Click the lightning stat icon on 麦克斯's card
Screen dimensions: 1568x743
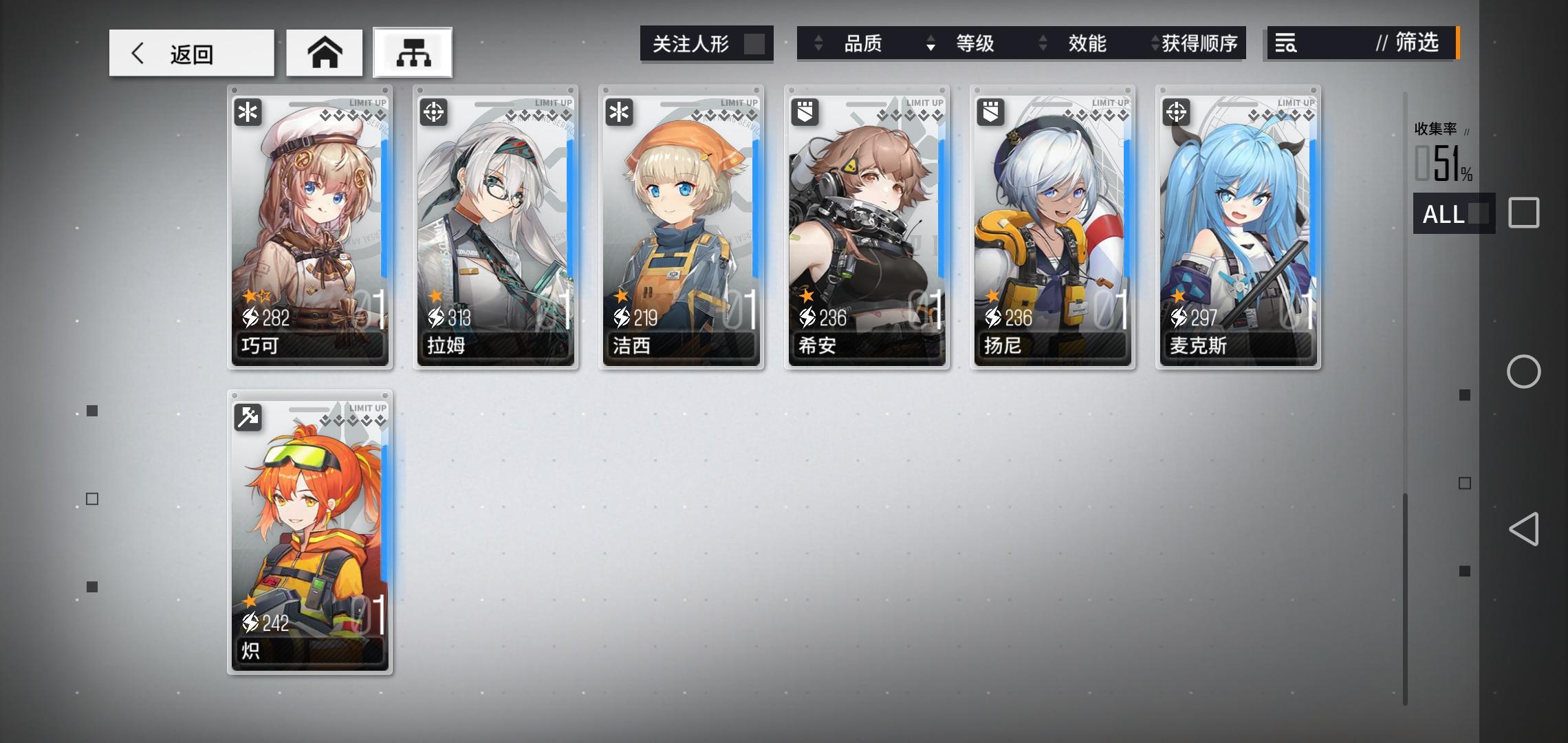[x=1181, y=316]
